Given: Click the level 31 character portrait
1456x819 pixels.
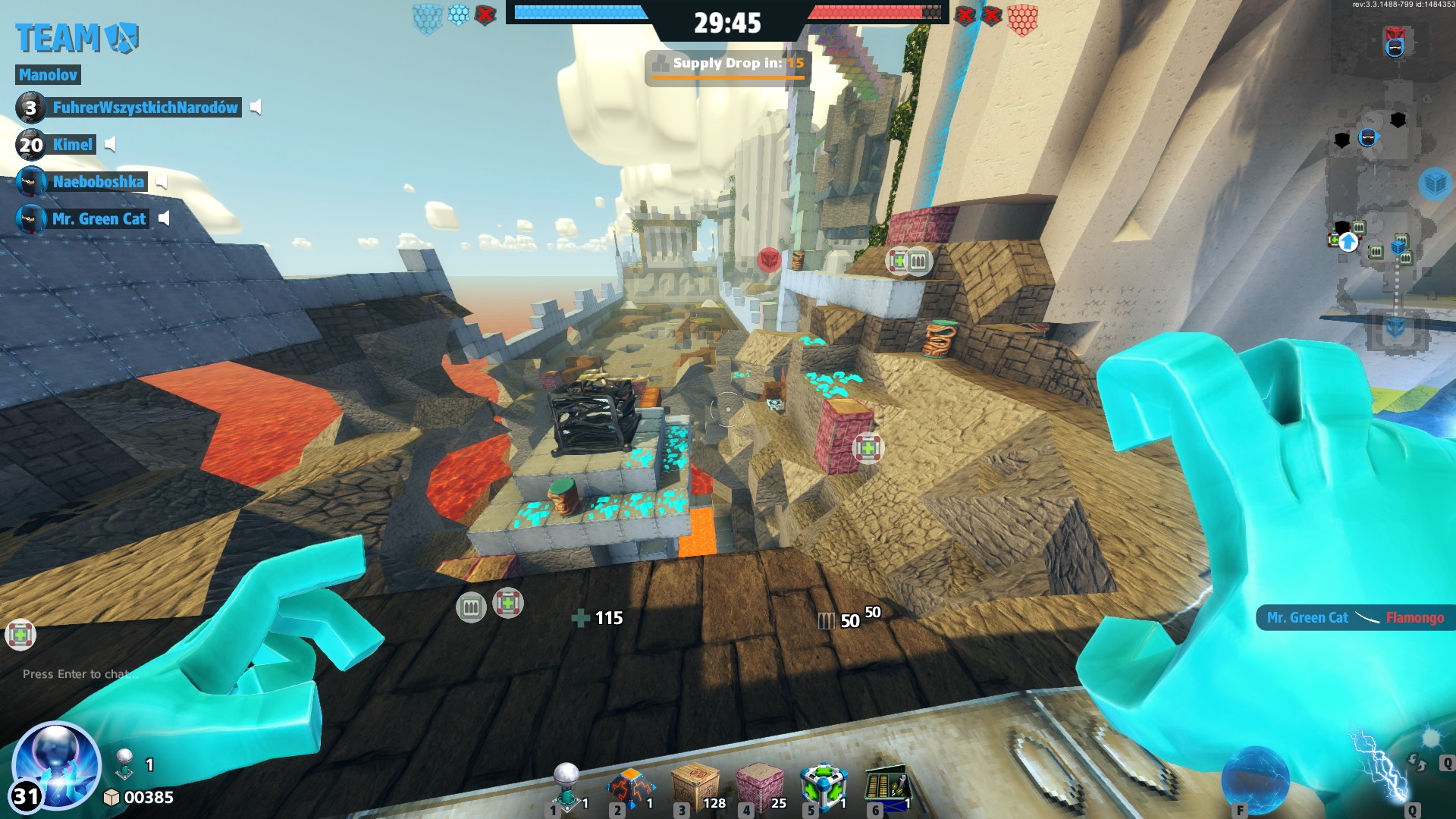Looking at the screenshot, I should pyautogui.click(x=53, y=767).
